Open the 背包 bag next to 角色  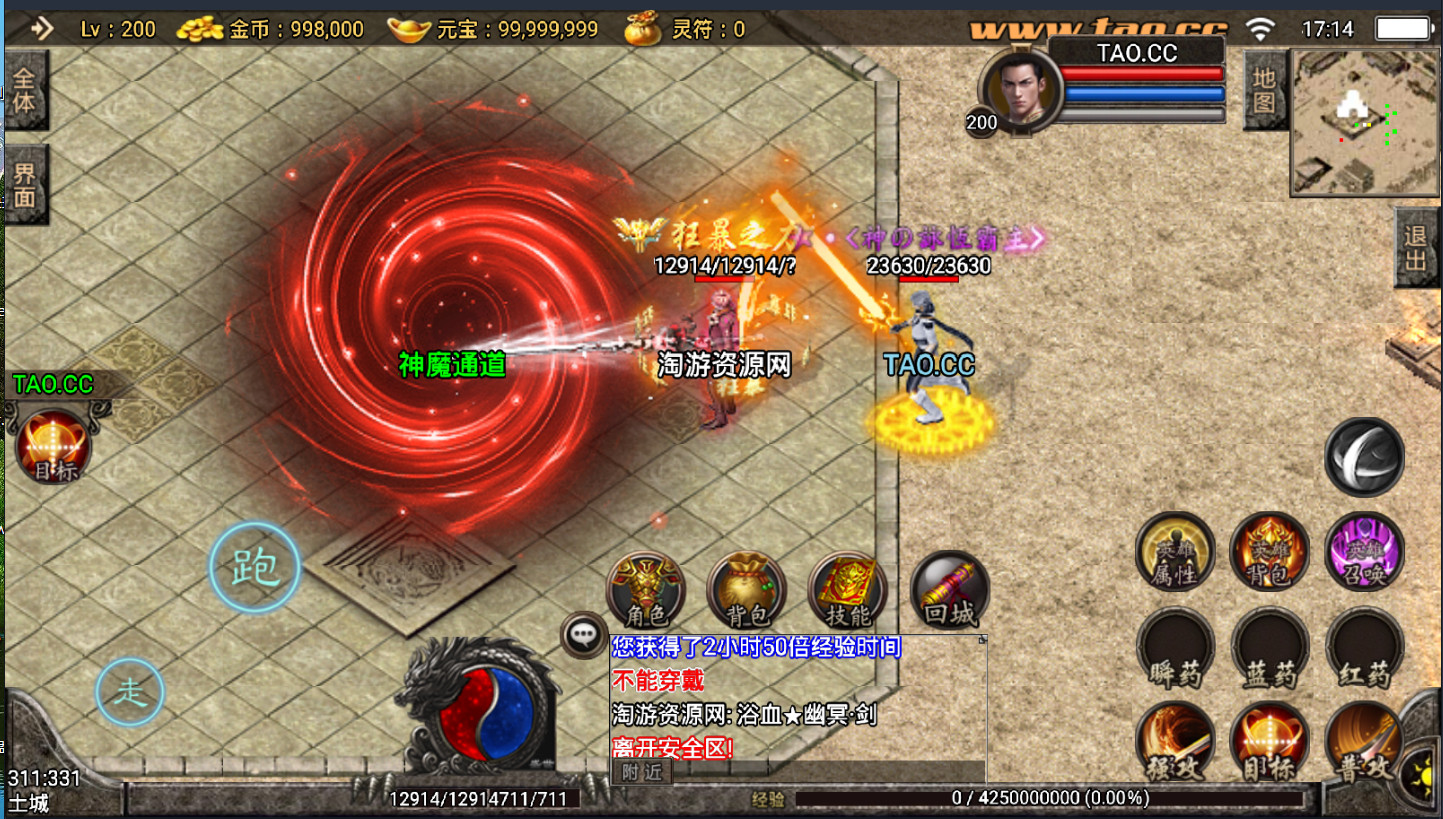pos(746,590)
